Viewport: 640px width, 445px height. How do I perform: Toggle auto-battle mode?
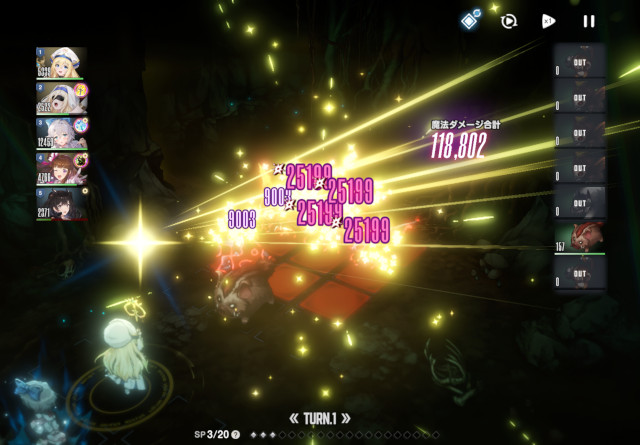tap(508, 20)
